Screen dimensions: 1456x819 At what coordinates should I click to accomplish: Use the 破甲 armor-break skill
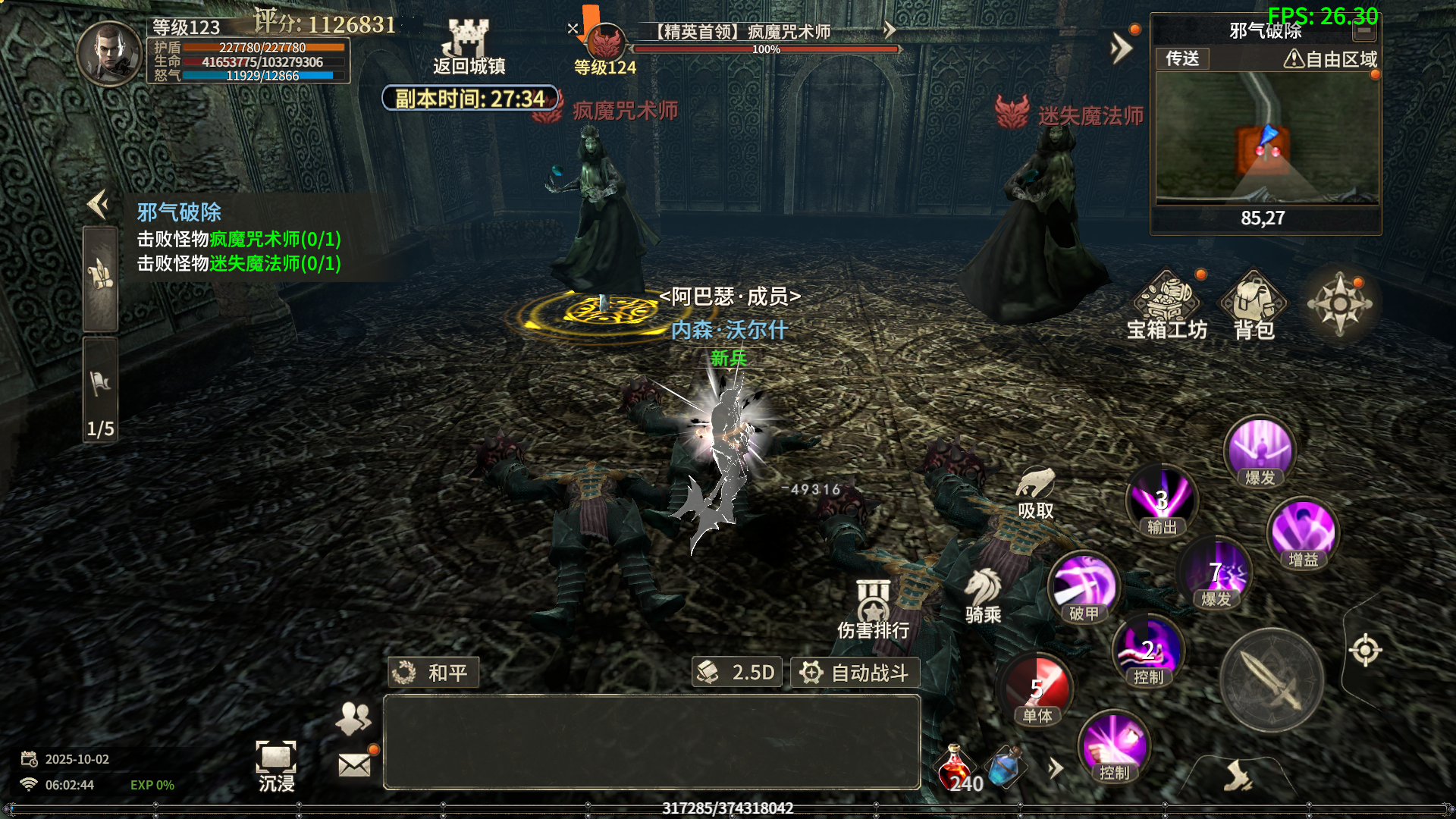[1084, 588]
